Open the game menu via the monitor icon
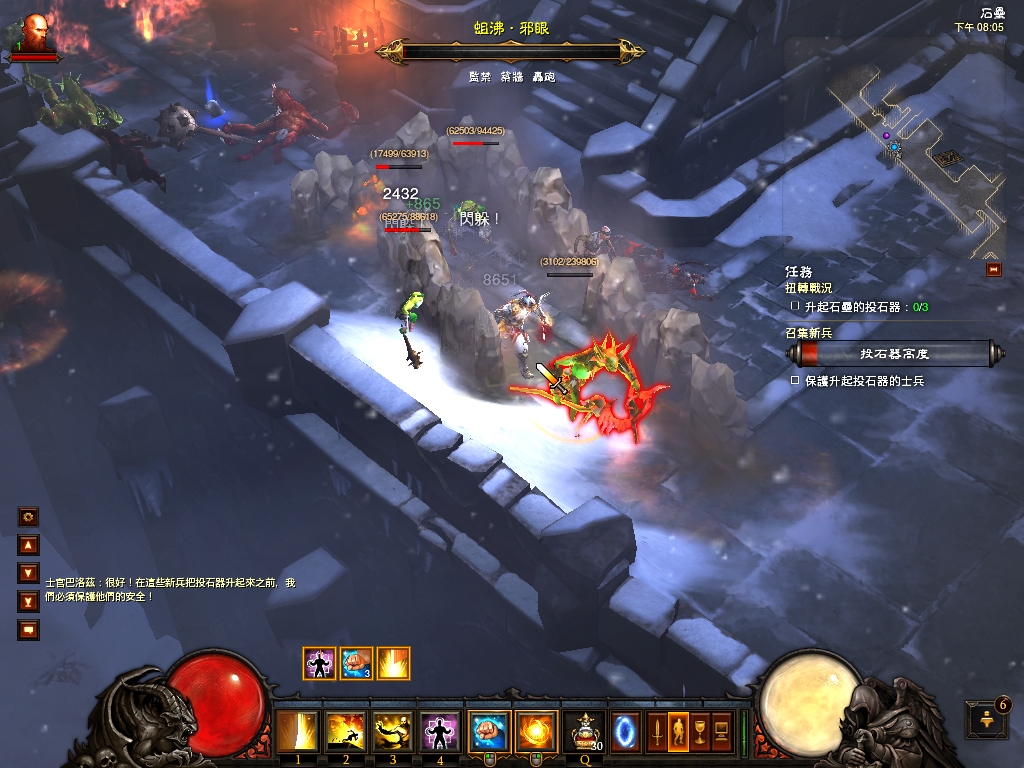 pos(720,732)
